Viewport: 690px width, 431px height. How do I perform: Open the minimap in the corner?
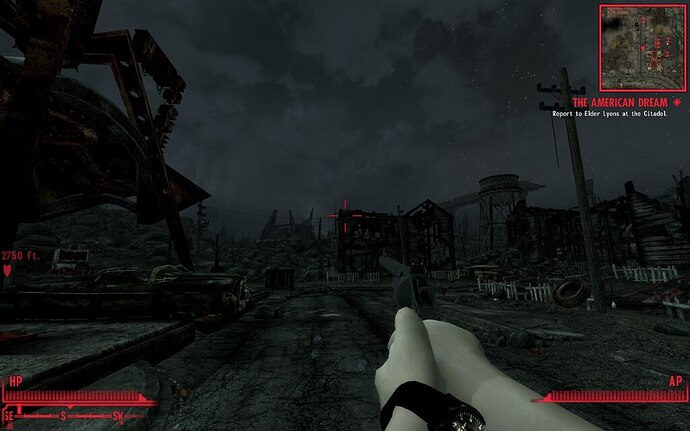[641, 46]
